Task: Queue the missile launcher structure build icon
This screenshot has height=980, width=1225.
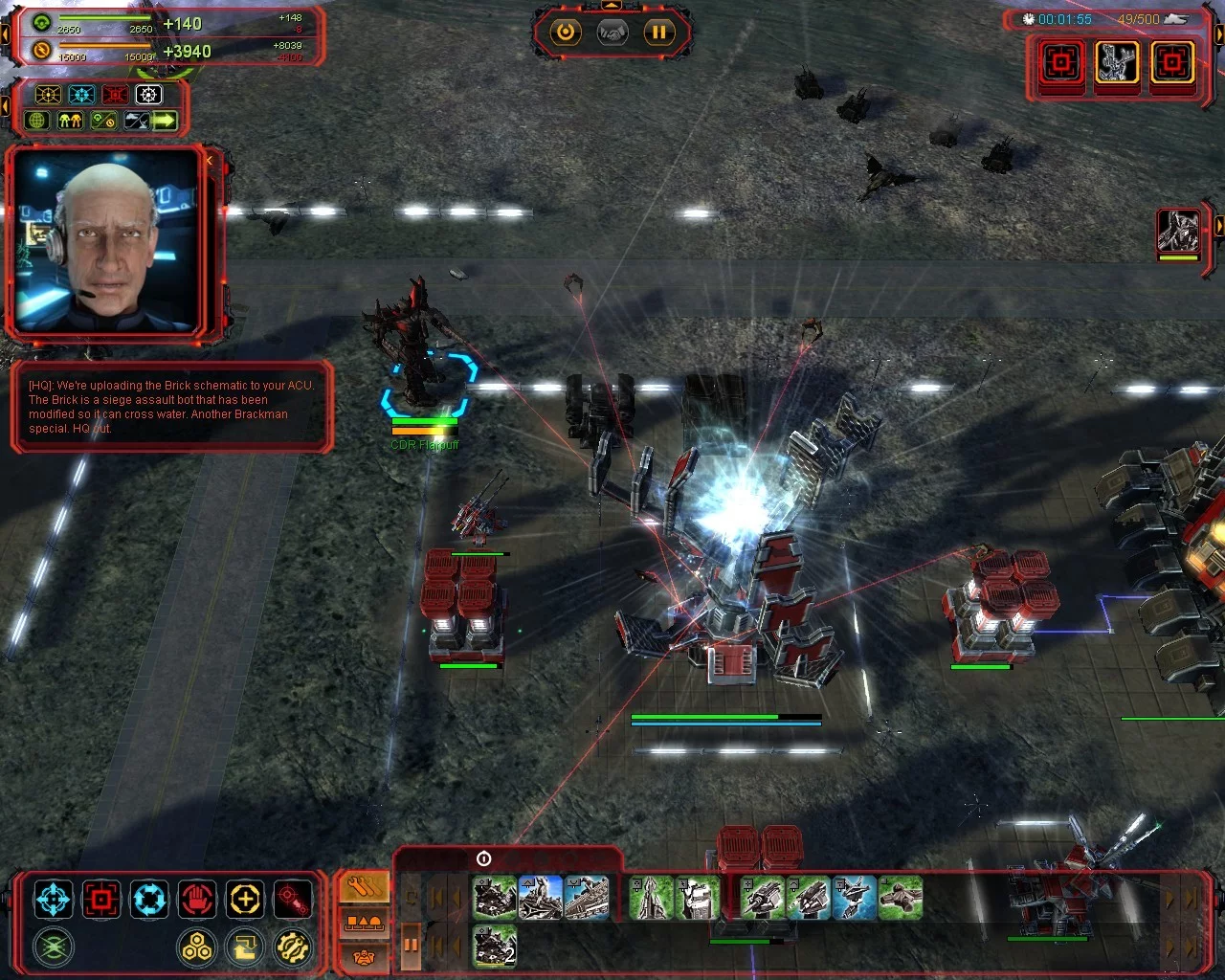Action: 651,900
